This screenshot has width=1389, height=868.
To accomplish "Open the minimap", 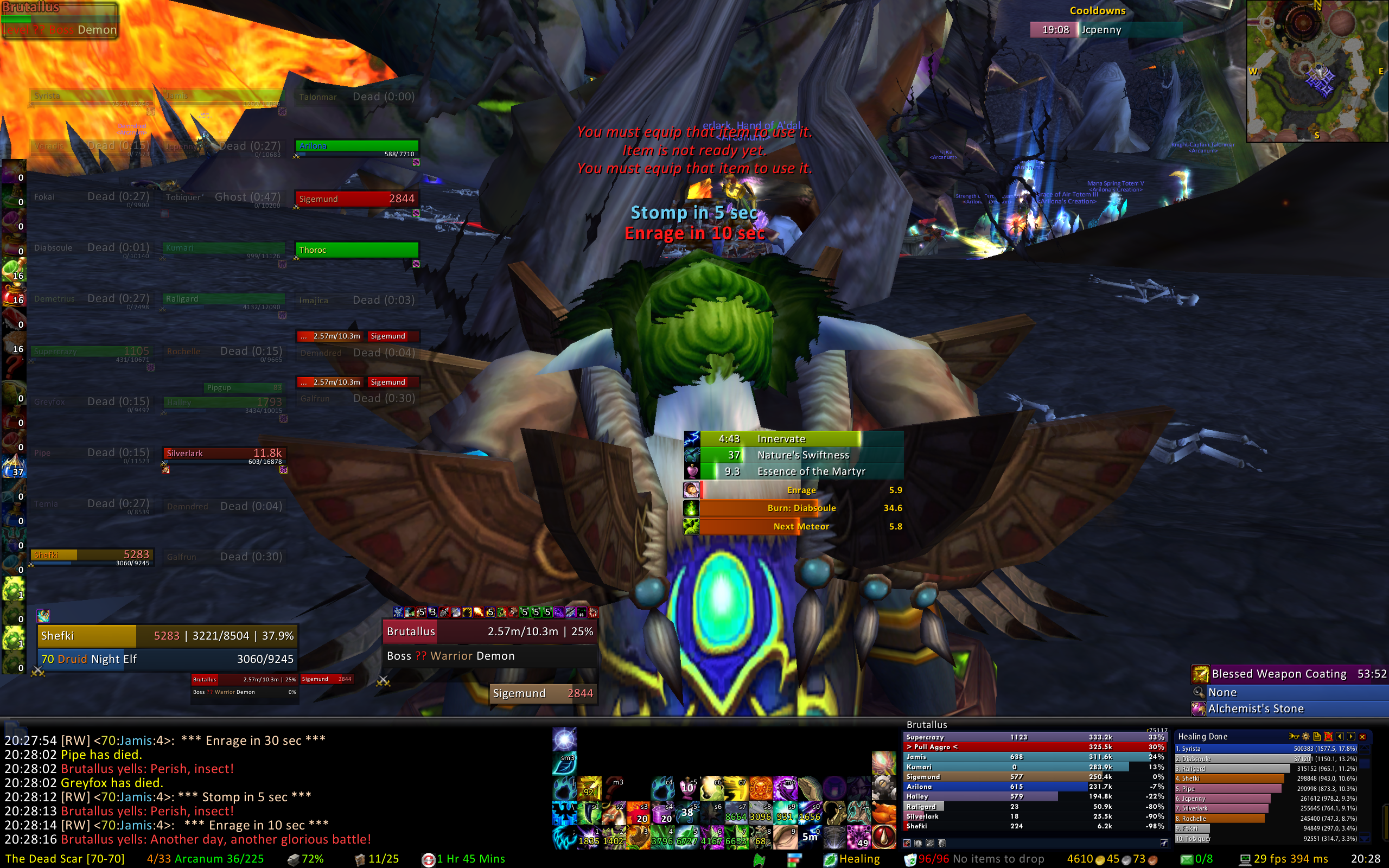I will point(1317,71).
